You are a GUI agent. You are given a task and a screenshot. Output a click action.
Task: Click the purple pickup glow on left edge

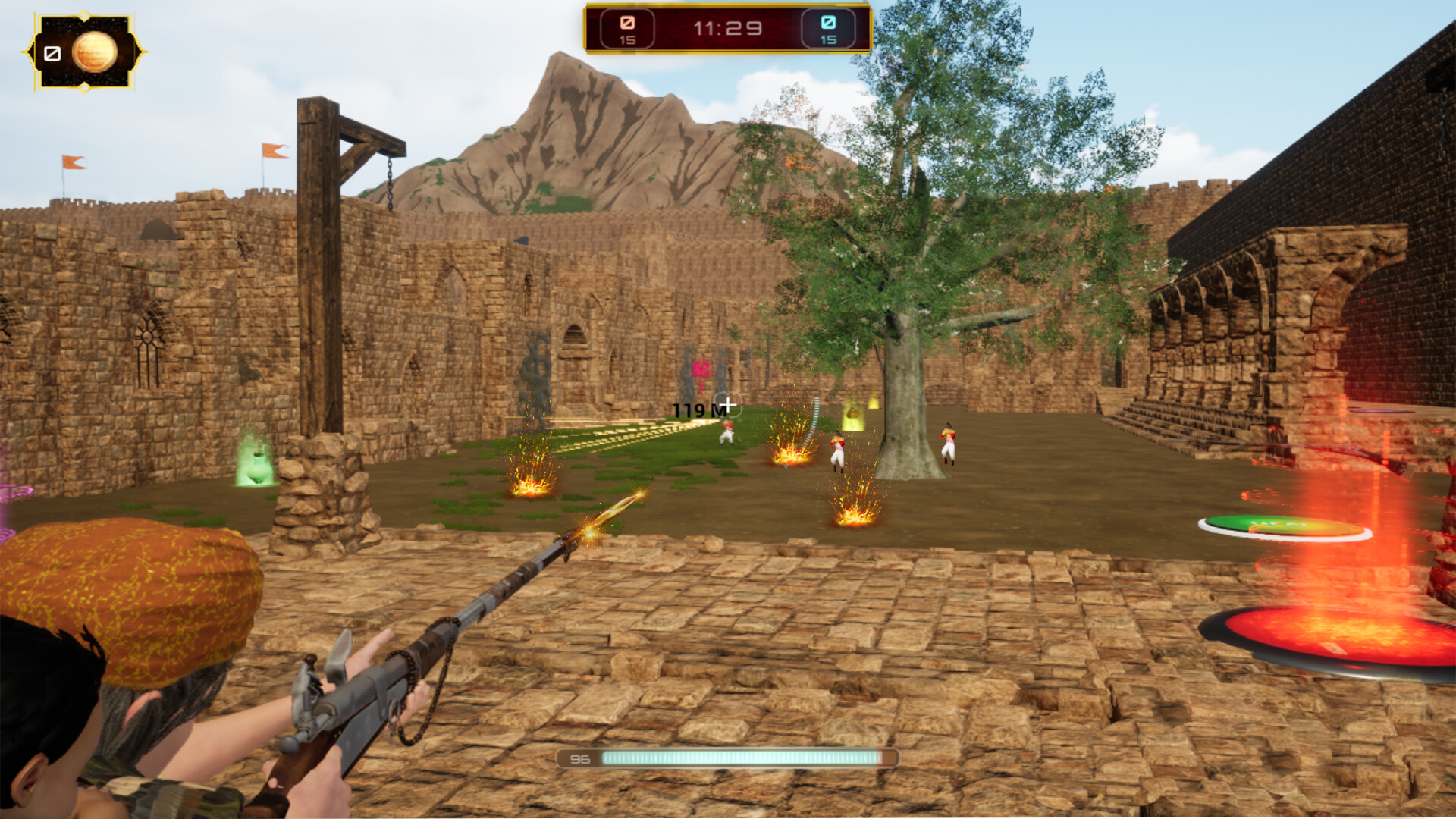(x=8, y=491)
